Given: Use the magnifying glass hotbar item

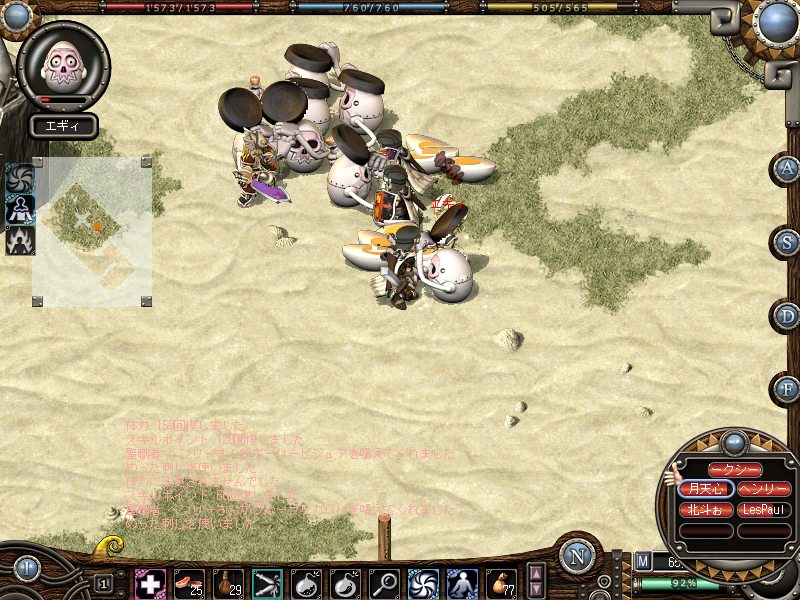Looking at the screenshot, I should pyautogui.click(x=384, y=583).
